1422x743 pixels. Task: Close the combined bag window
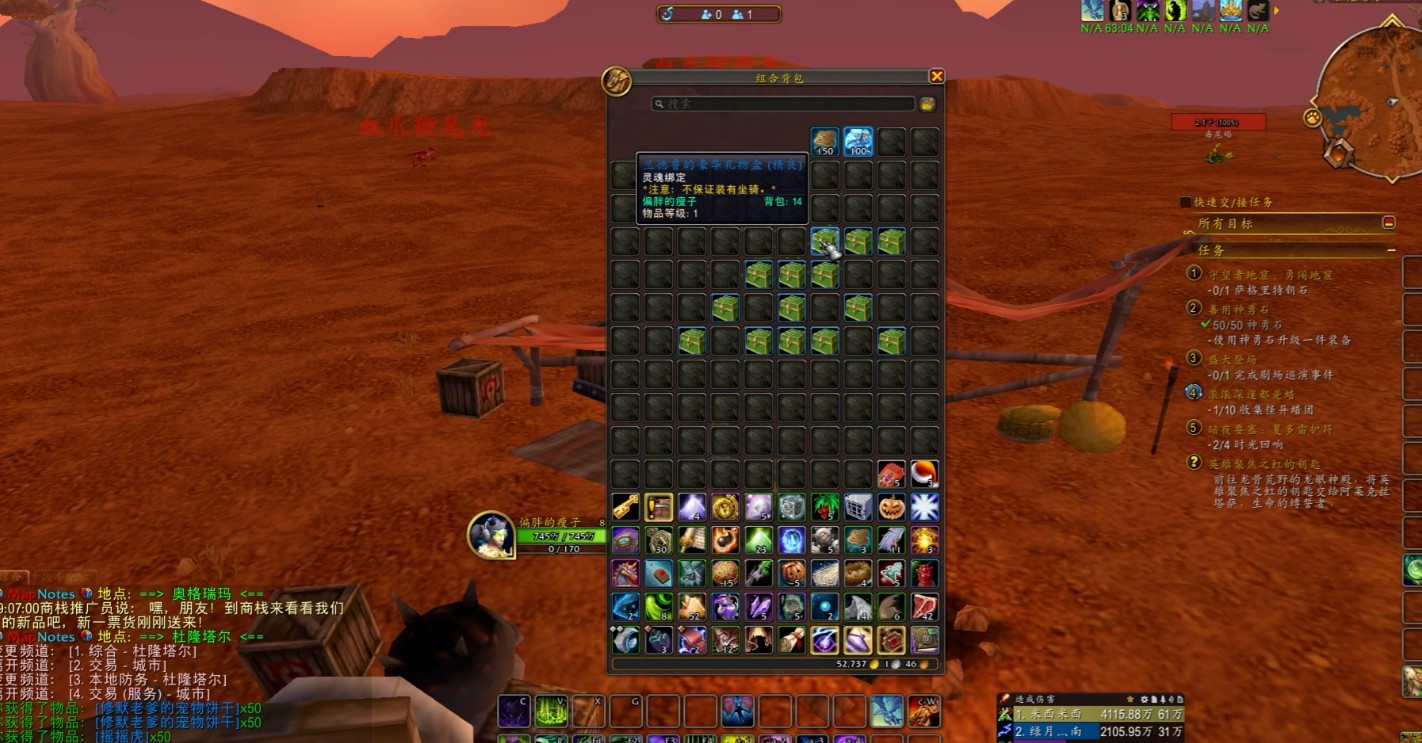click(x=936, y=77)
